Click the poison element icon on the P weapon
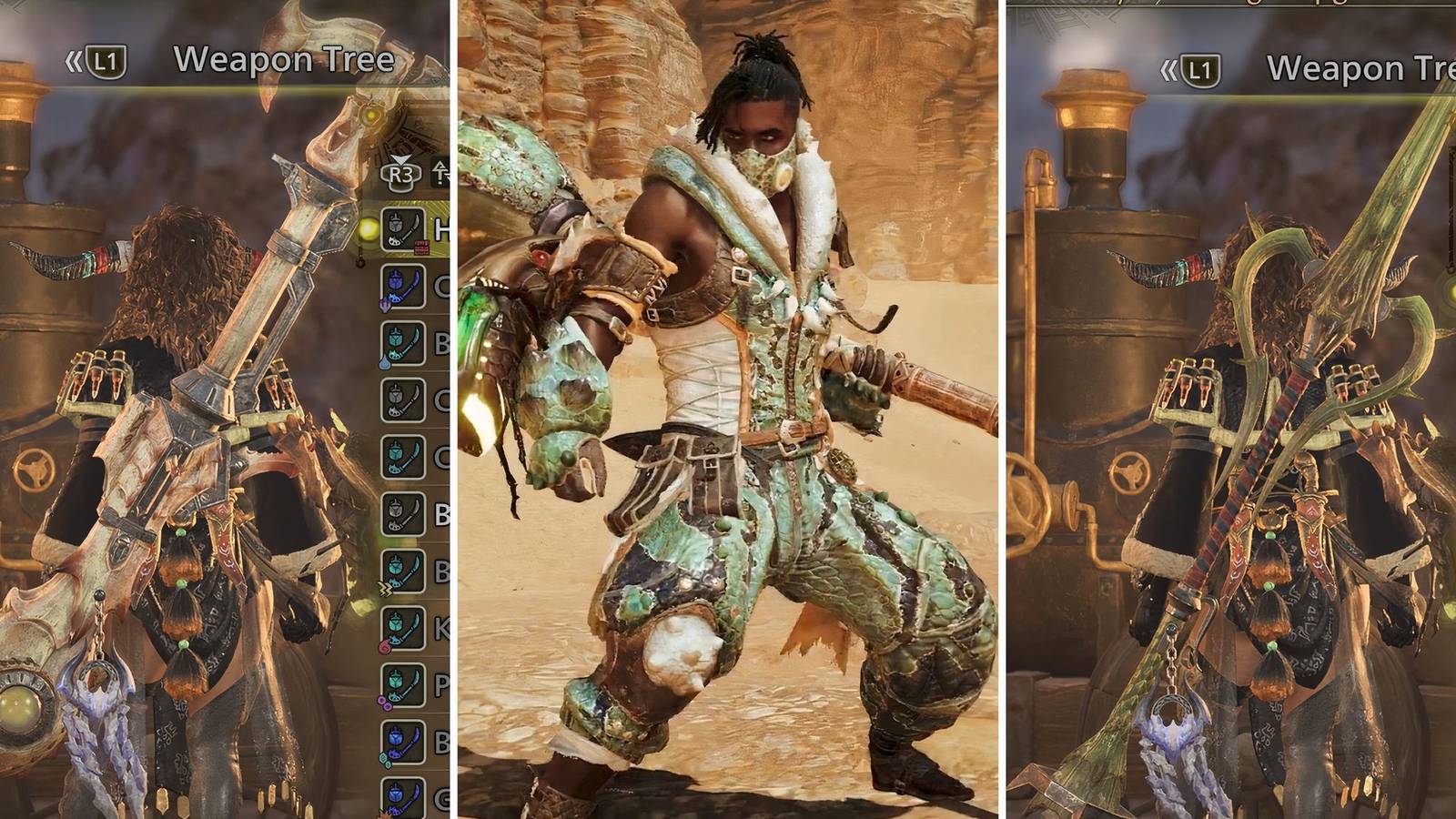This screenshot has width=1456, height=819. tap(384, 701)
